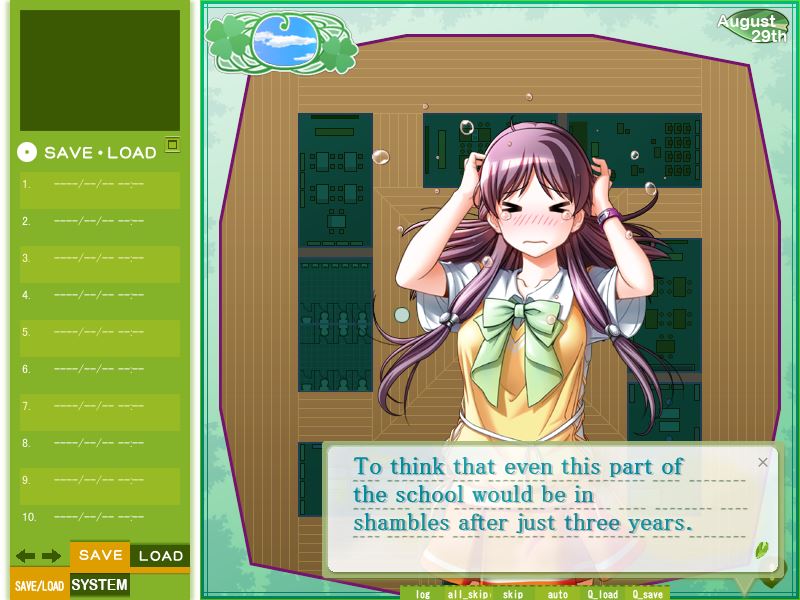
Task: Open the SYSTEM tab
Action: coord(100,585)
